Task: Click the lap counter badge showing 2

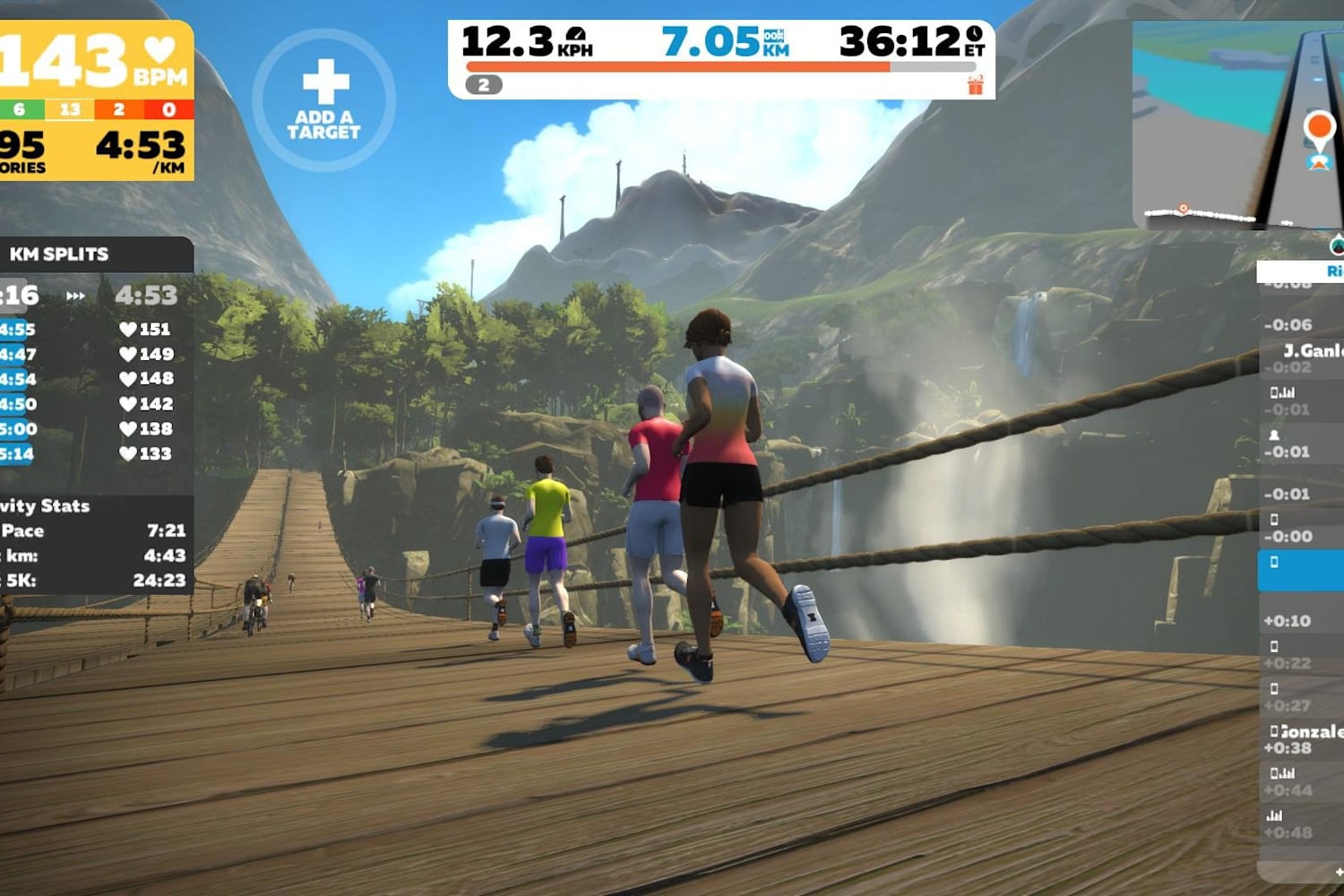Action: click(x=483, y=84)
